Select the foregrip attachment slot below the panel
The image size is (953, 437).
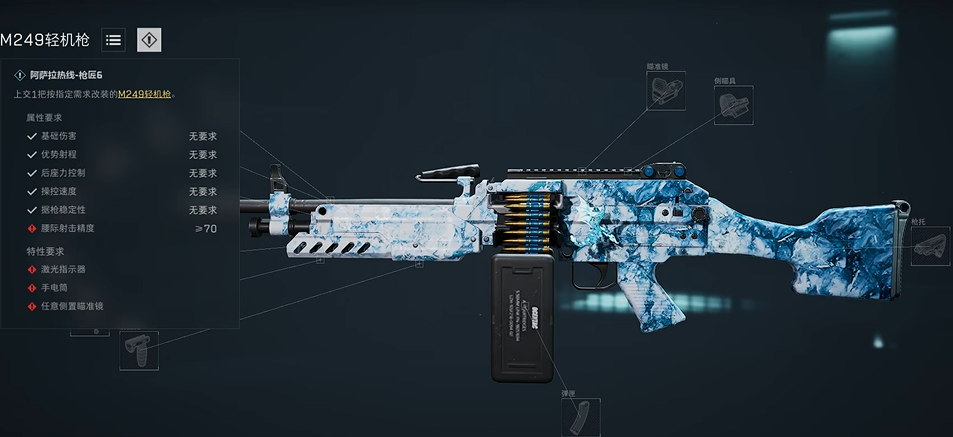coord(138,350)
